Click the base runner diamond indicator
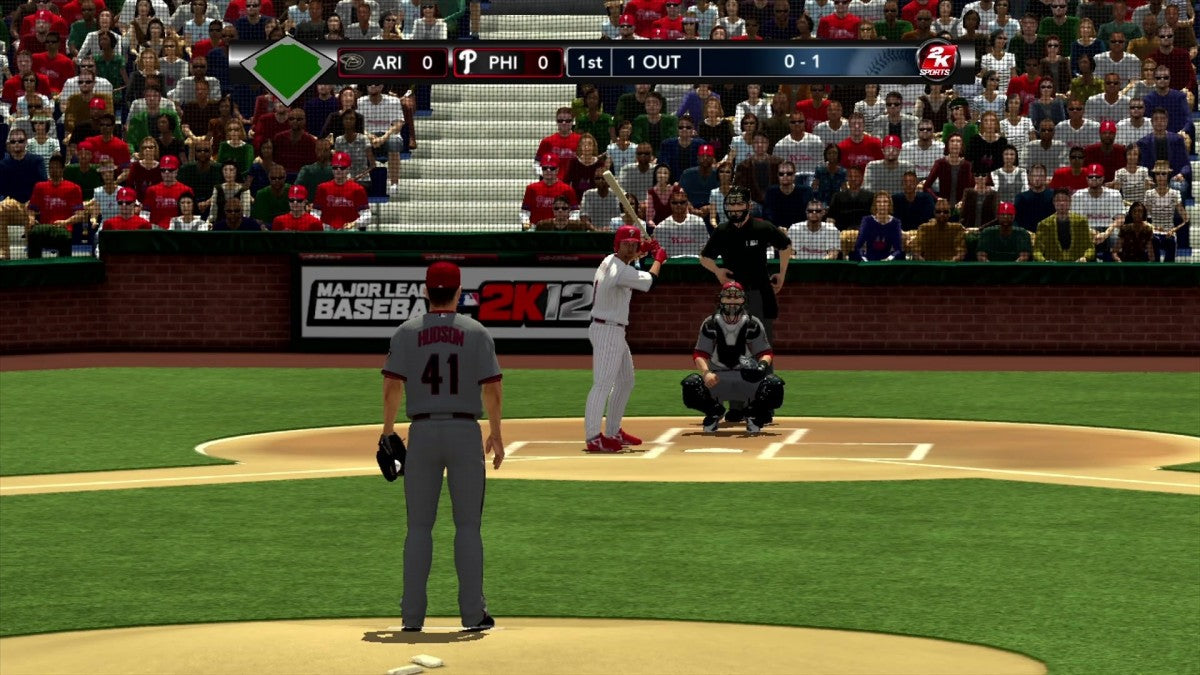 (287, 67)
